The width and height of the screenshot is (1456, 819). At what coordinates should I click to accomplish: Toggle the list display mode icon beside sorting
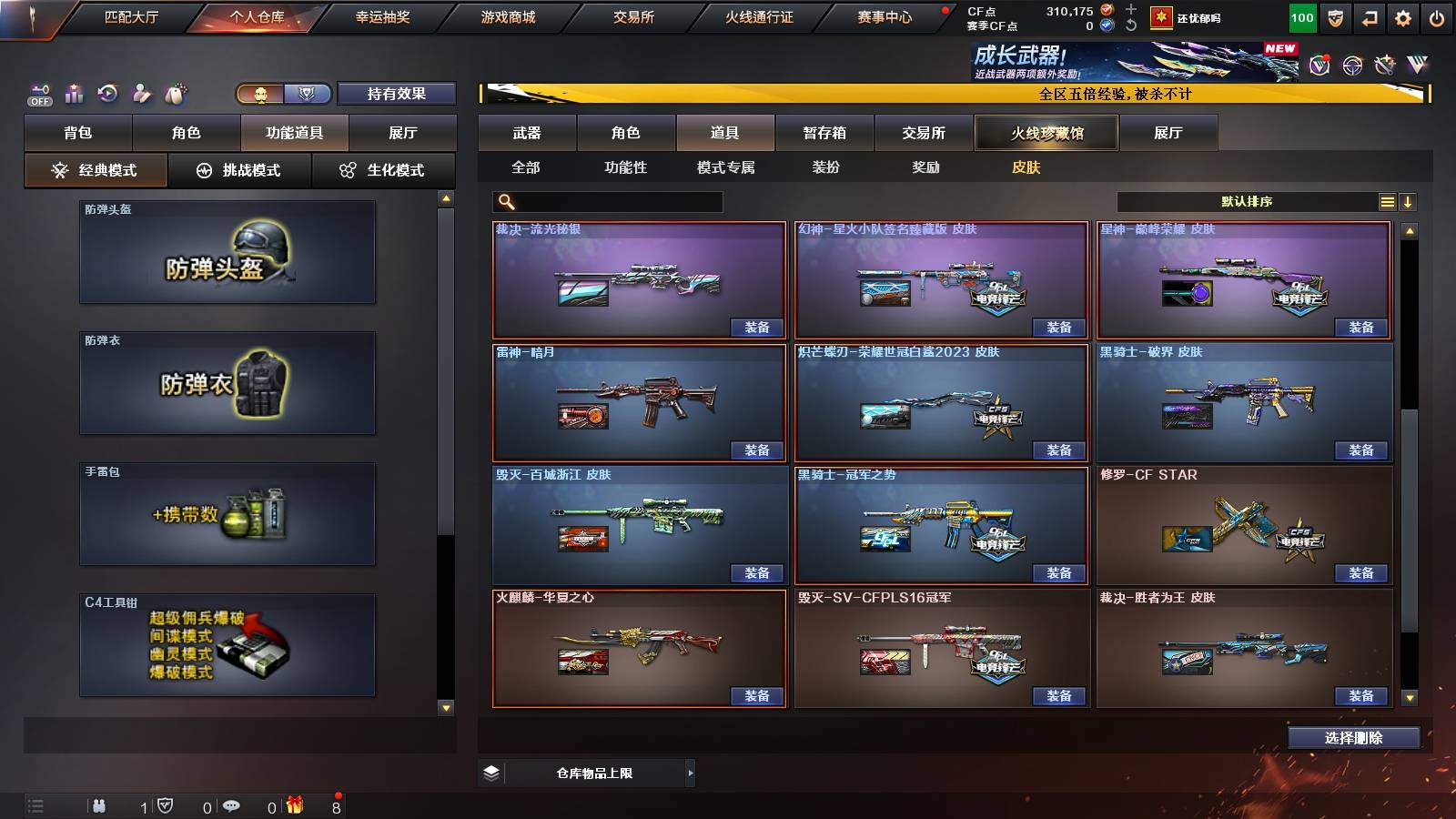click(x=1387, y=200)
